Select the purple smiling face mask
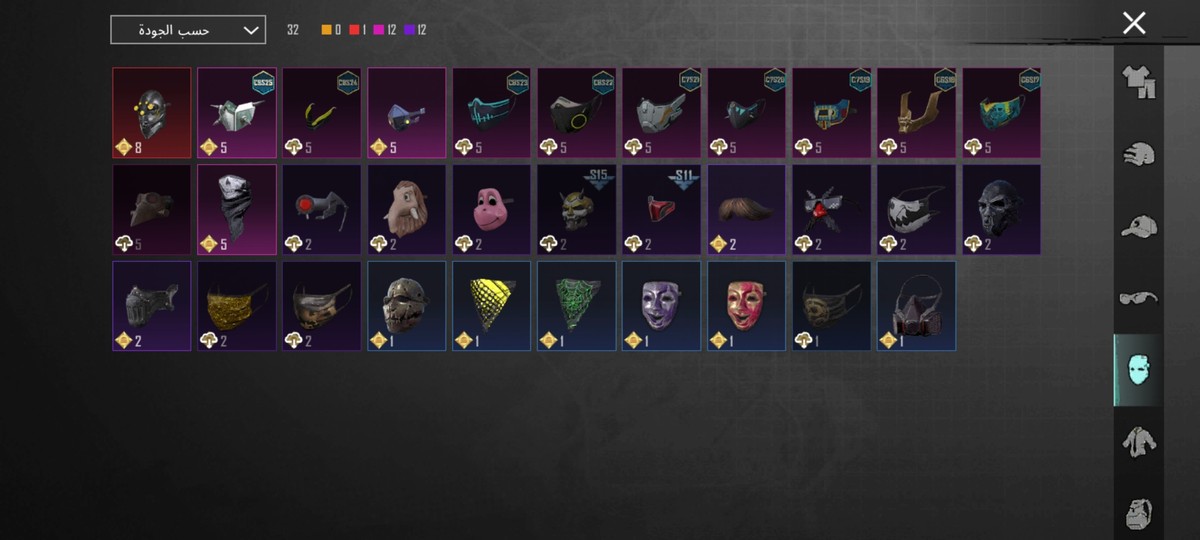 [x=661, y=305]
